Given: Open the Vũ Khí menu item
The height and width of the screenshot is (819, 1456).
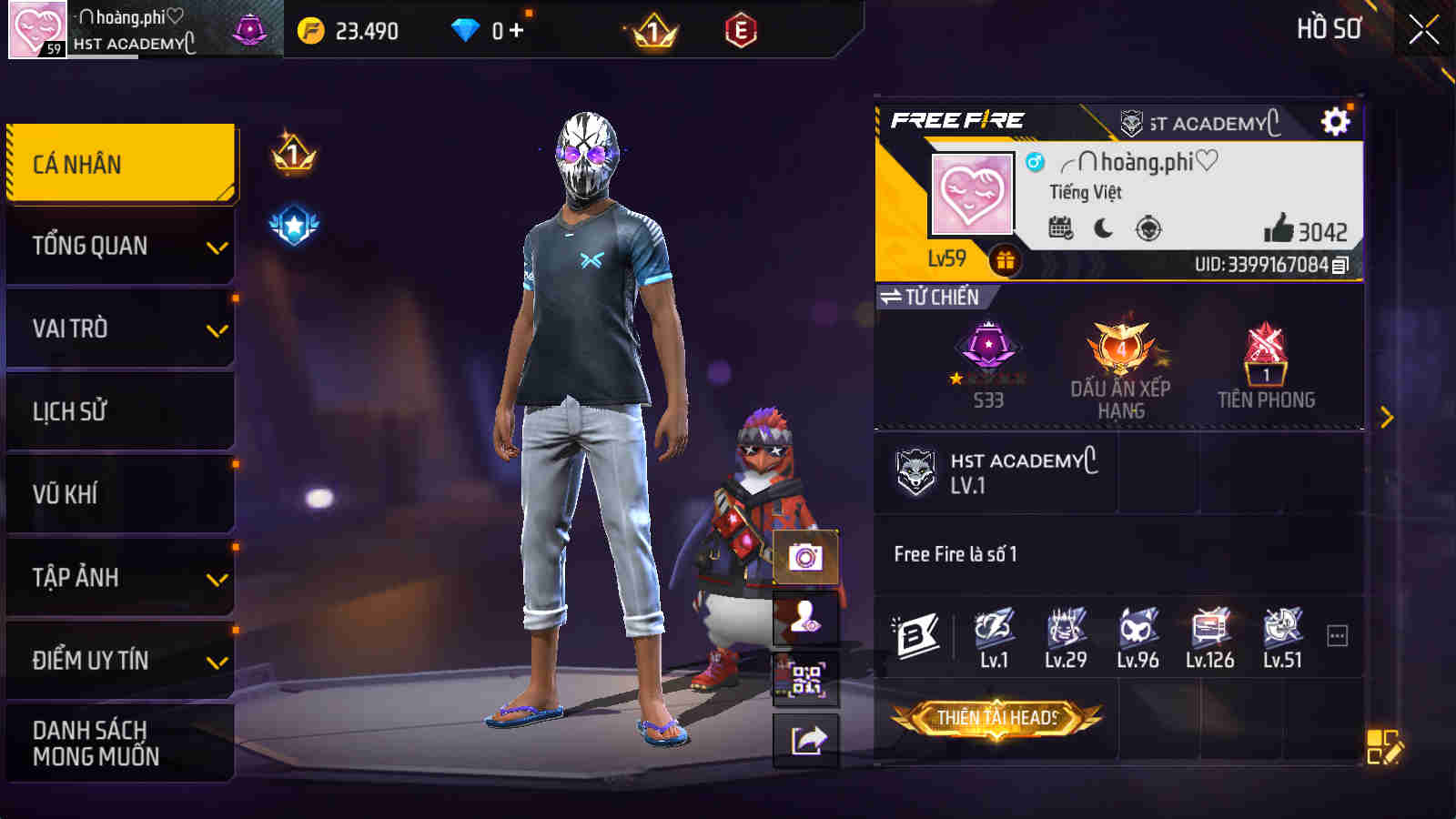Looking at the screenshot, I should [119, 494].
